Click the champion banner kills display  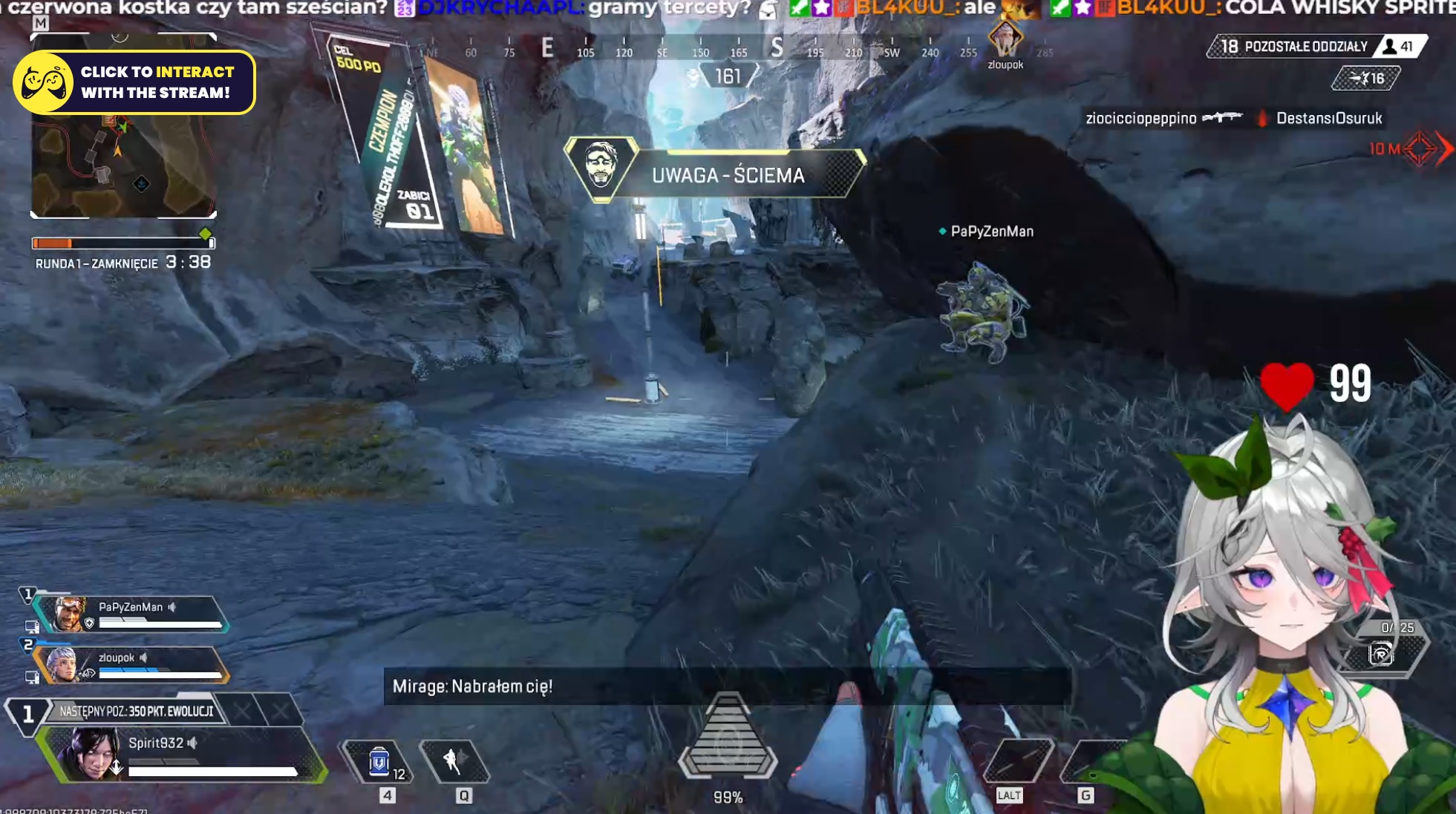415,206
